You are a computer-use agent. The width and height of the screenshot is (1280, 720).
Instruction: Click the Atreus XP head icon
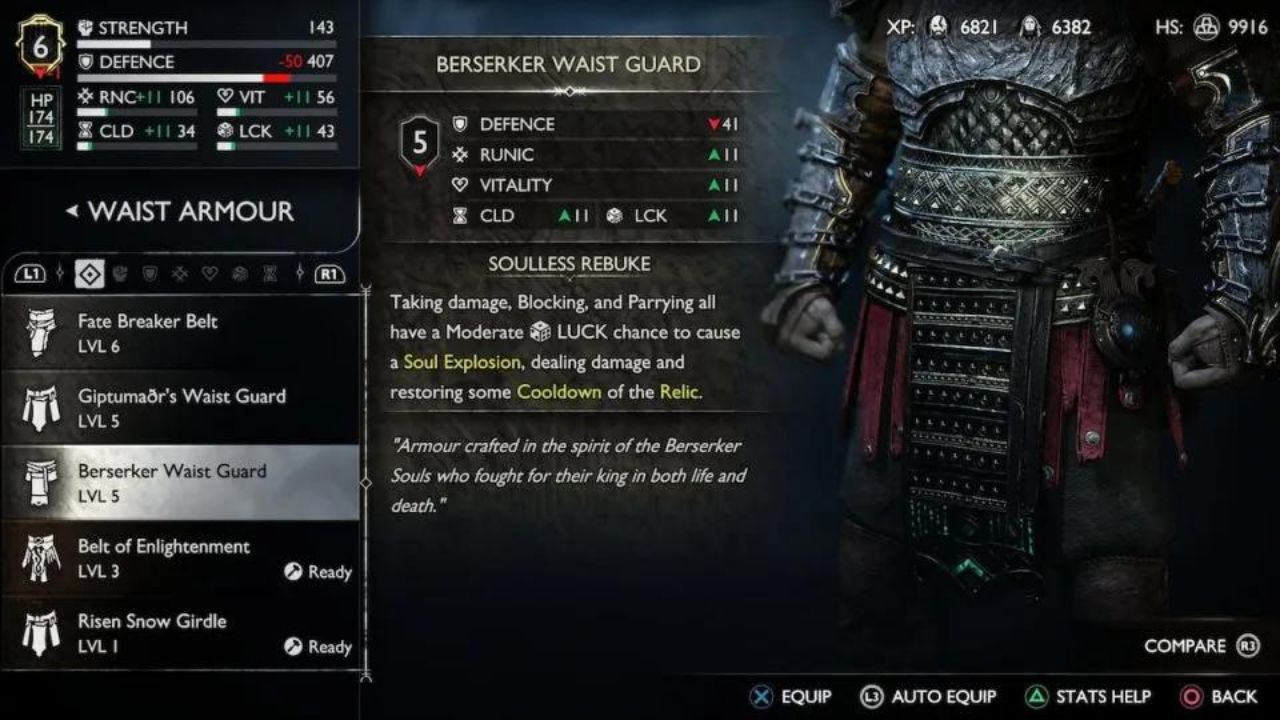[1030, 28]
